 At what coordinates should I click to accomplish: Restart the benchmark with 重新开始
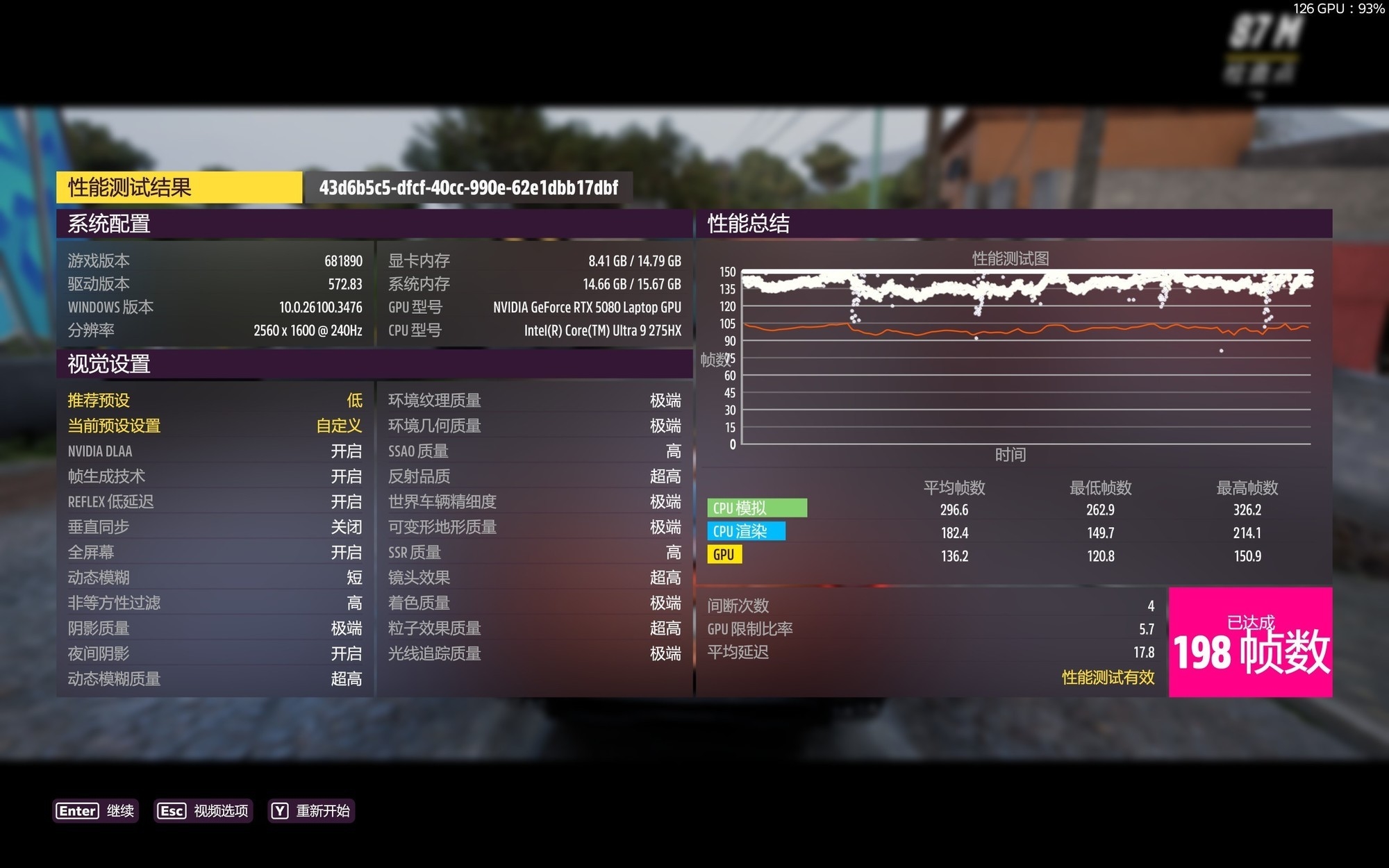click(311, 810)
